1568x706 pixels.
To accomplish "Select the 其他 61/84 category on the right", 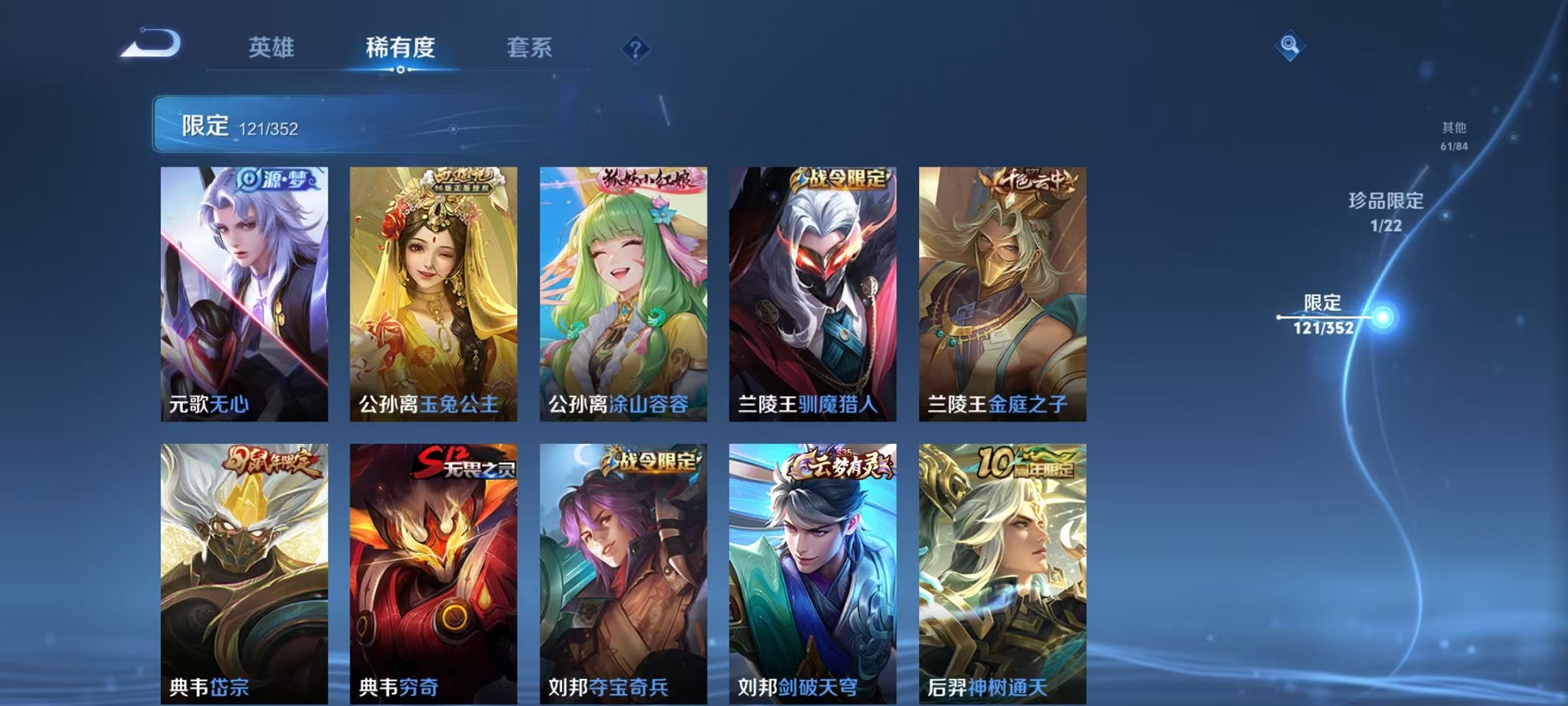I will 1451,136.
